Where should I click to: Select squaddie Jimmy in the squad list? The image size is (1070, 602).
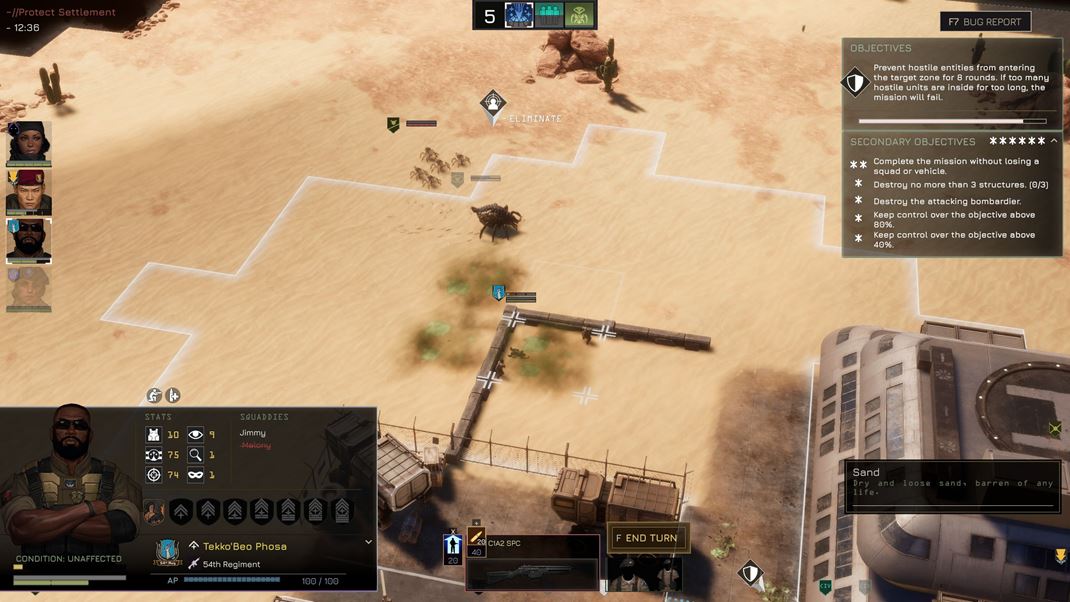click(253, 433)
